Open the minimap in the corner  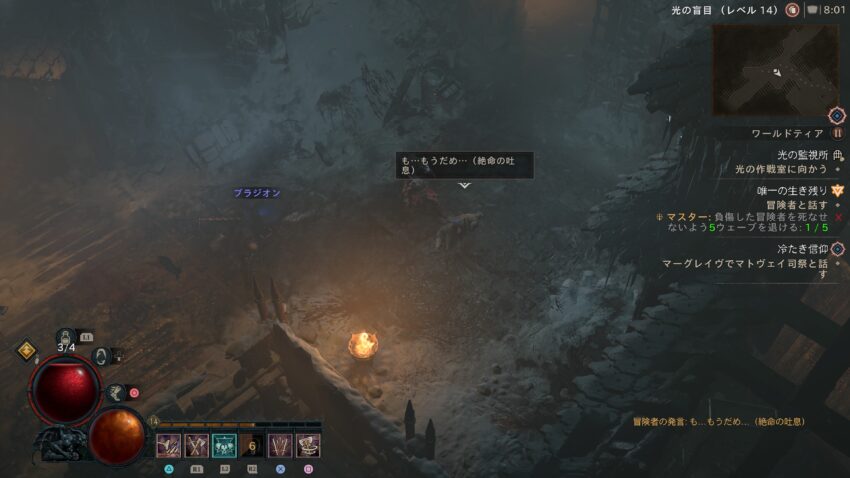point(775,70)
